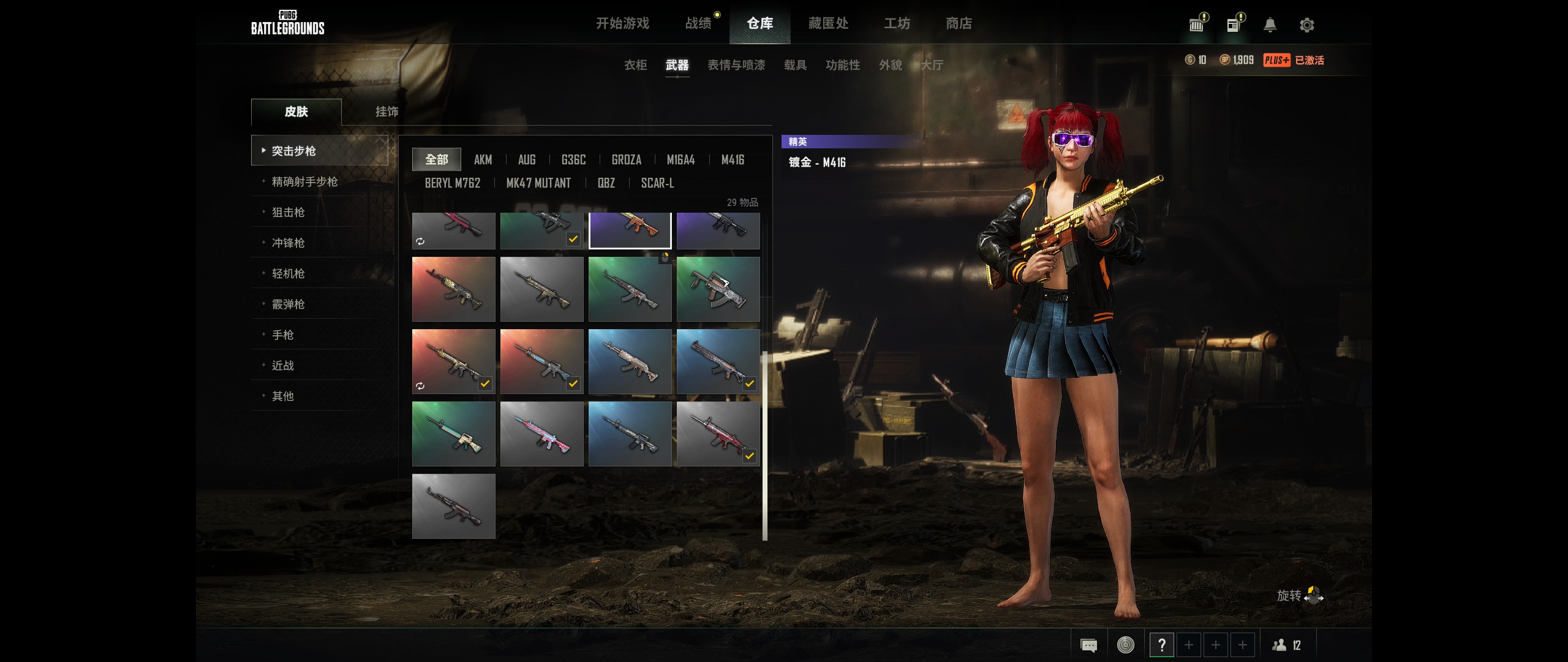Select the pink rifle skin thumbnail on grey

[x=541, y=434]
